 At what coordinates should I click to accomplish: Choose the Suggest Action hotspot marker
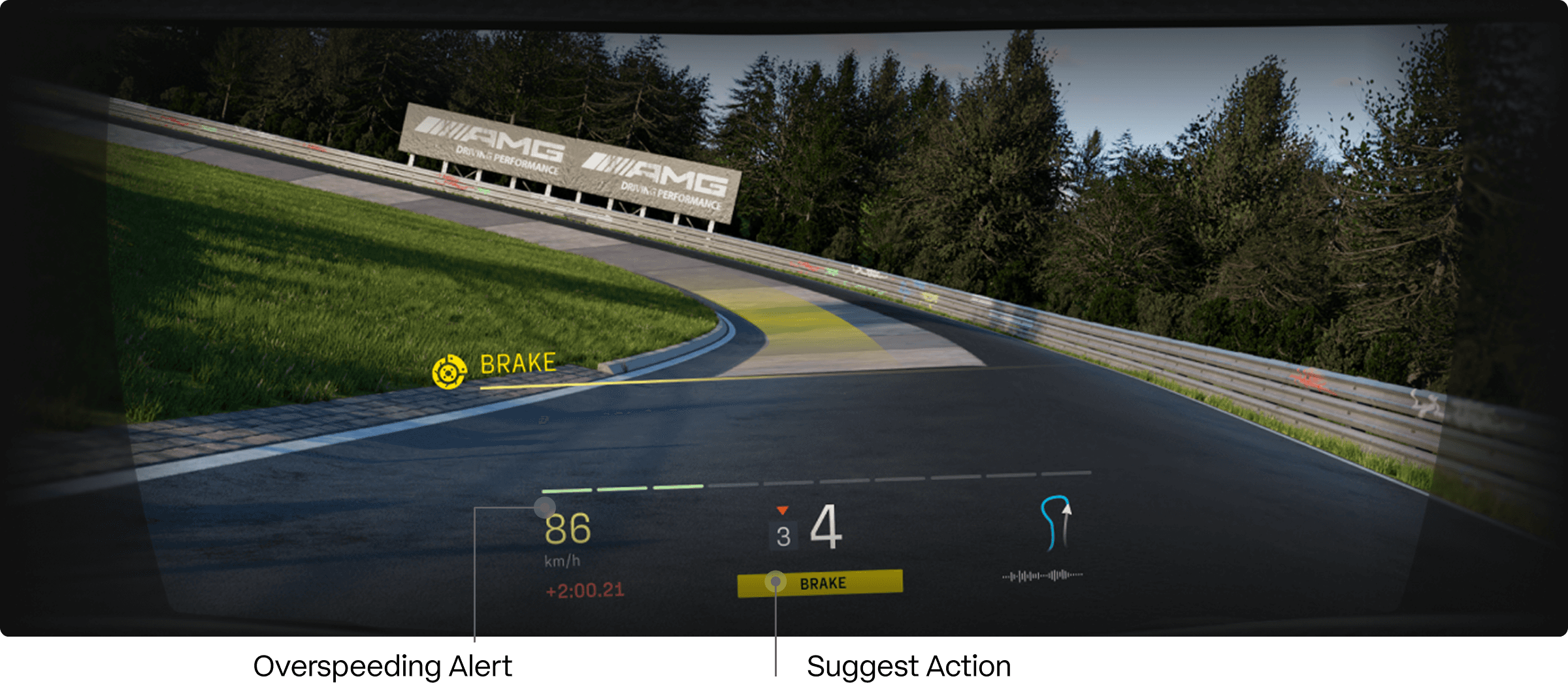776,580
